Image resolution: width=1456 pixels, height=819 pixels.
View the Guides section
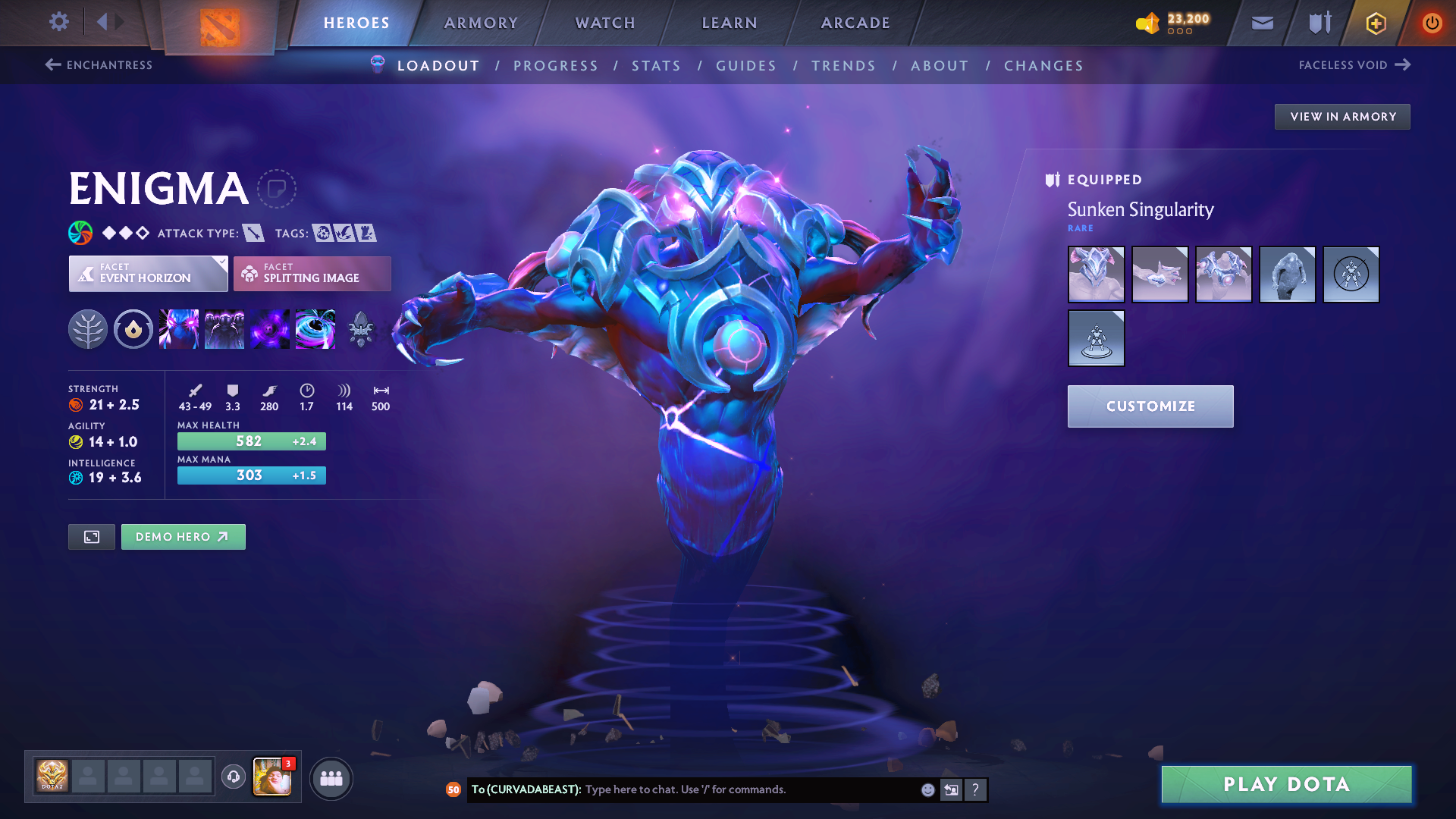tap(746, 66)
